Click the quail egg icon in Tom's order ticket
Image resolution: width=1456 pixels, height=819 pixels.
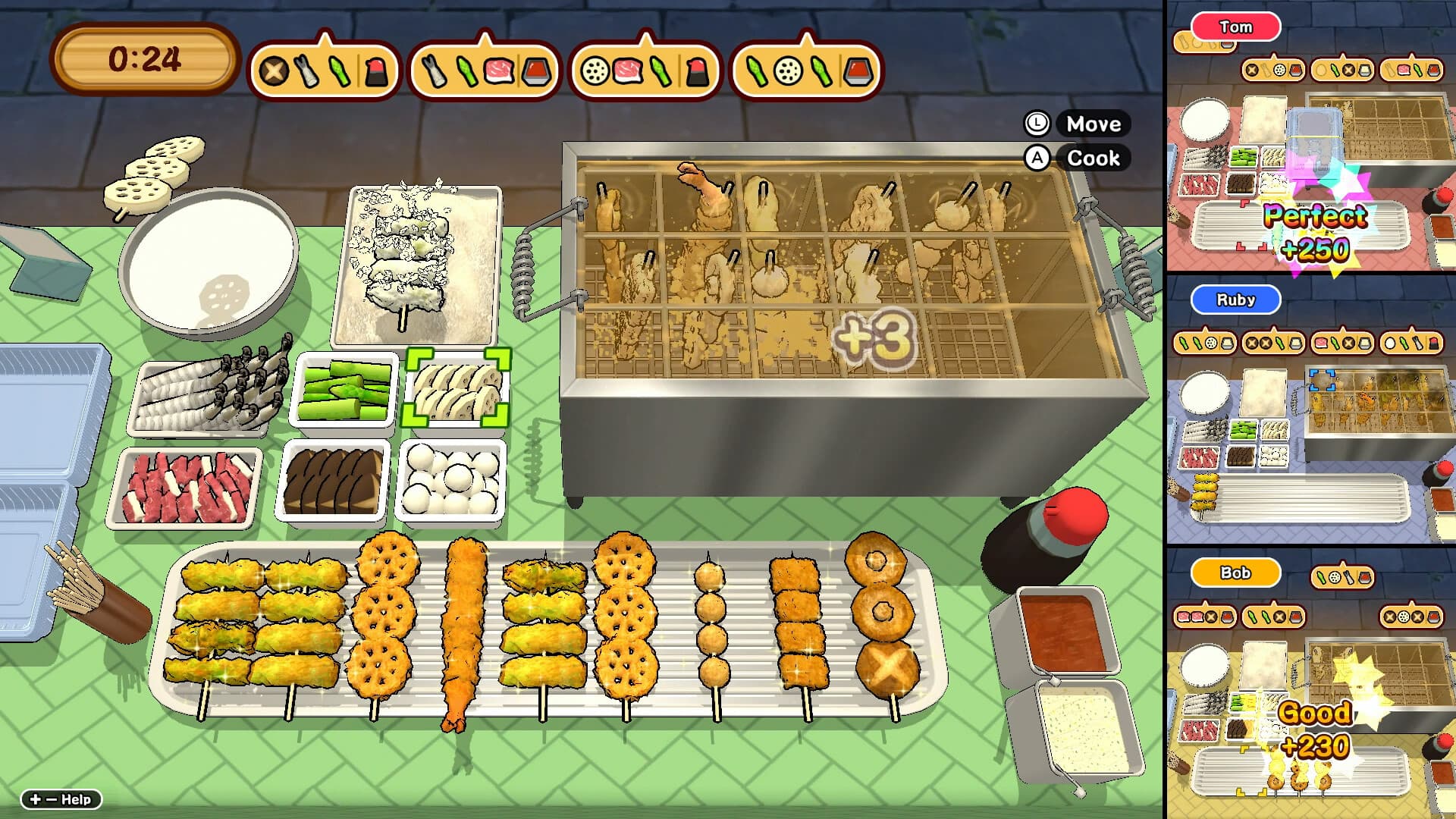click(x=1319, y=71)
